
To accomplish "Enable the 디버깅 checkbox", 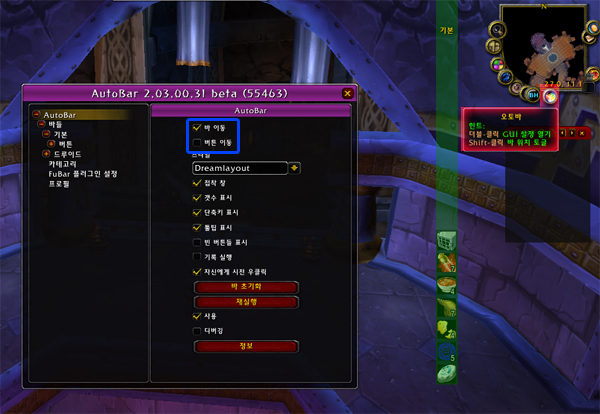I will point(196,329).
